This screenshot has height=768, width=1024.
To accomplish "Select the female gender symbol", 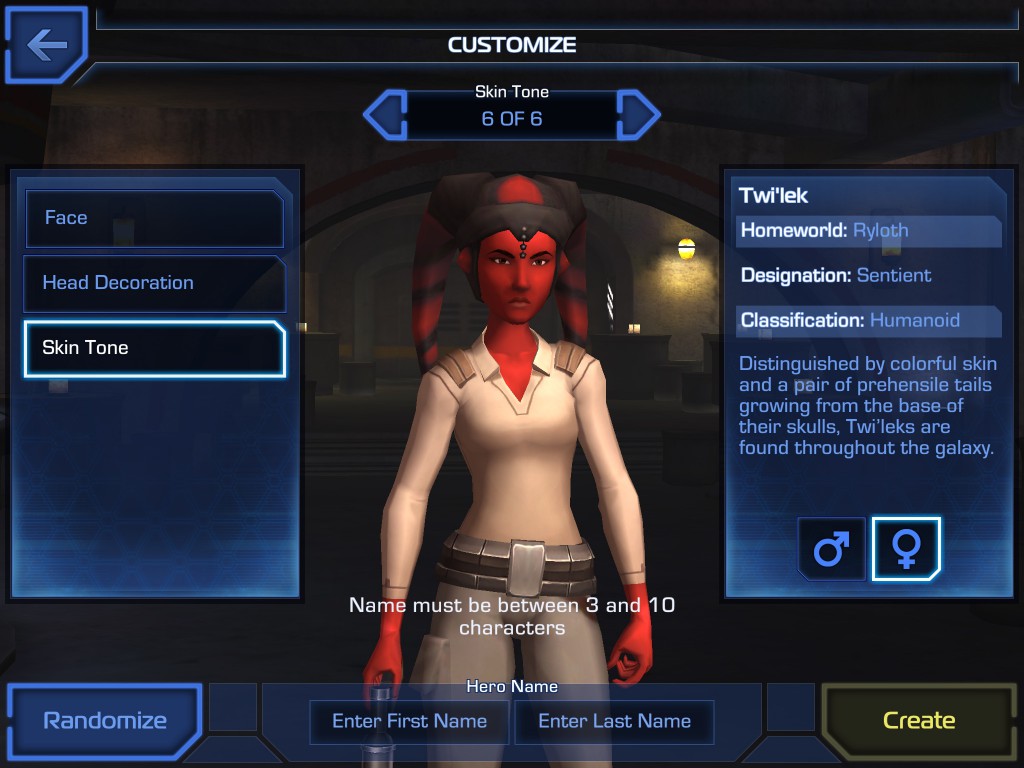I will point(906,549).
